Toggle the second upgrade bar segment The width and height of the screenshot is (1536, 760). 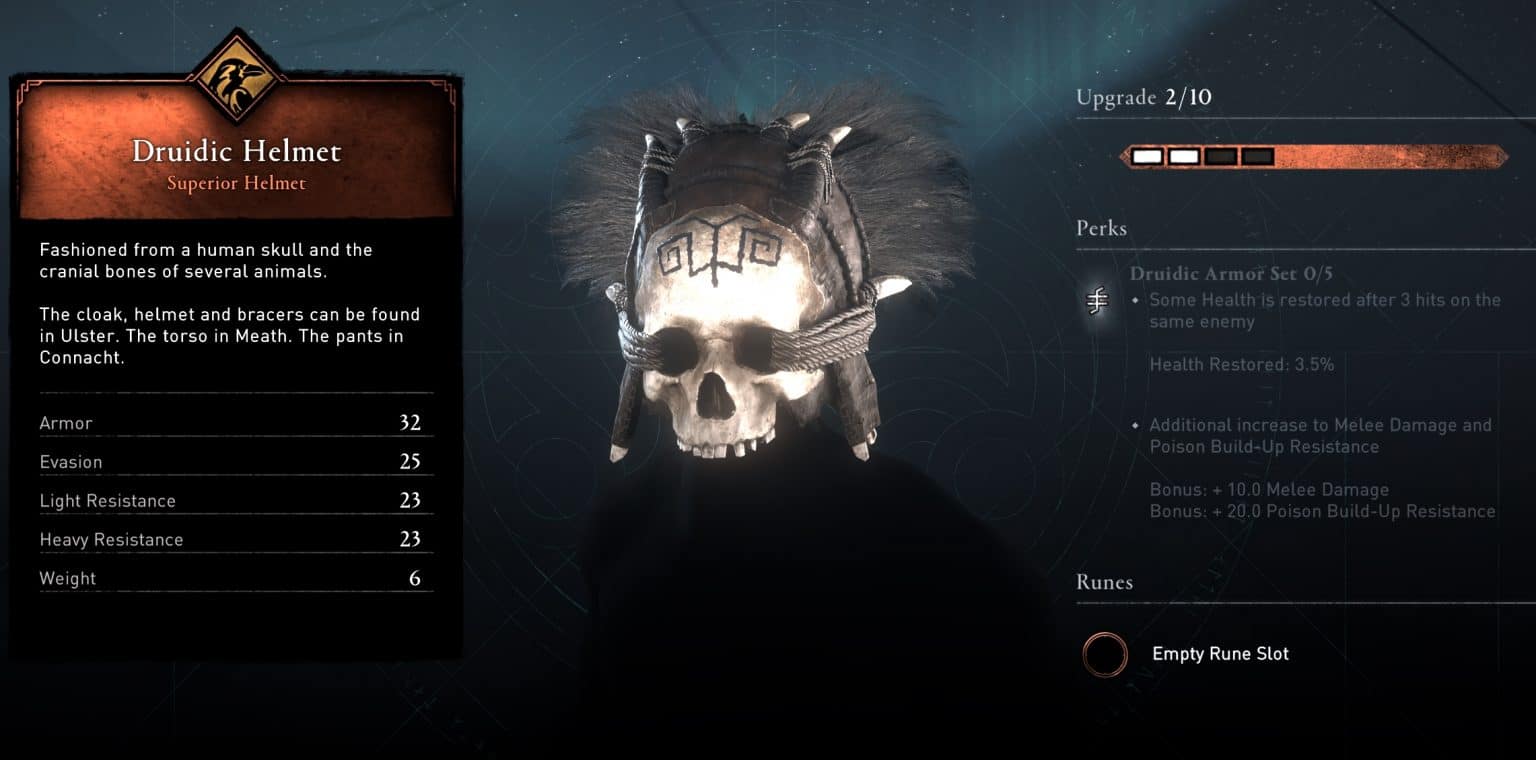pos(1183,156)
